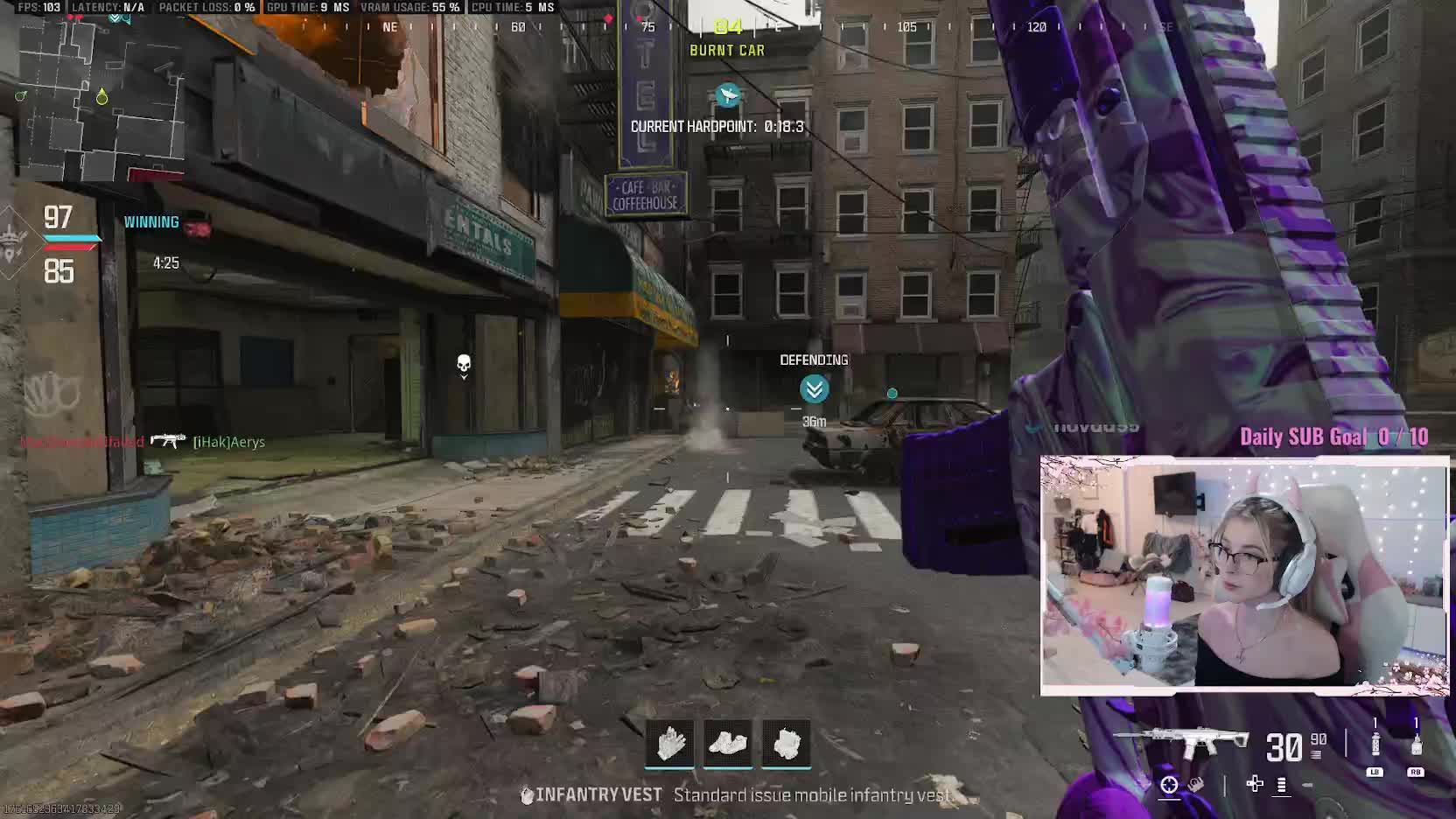Click the [iHak]Aerys killfeed entry
Screen dimensions: 1456x819
click(x=228, y=442)
